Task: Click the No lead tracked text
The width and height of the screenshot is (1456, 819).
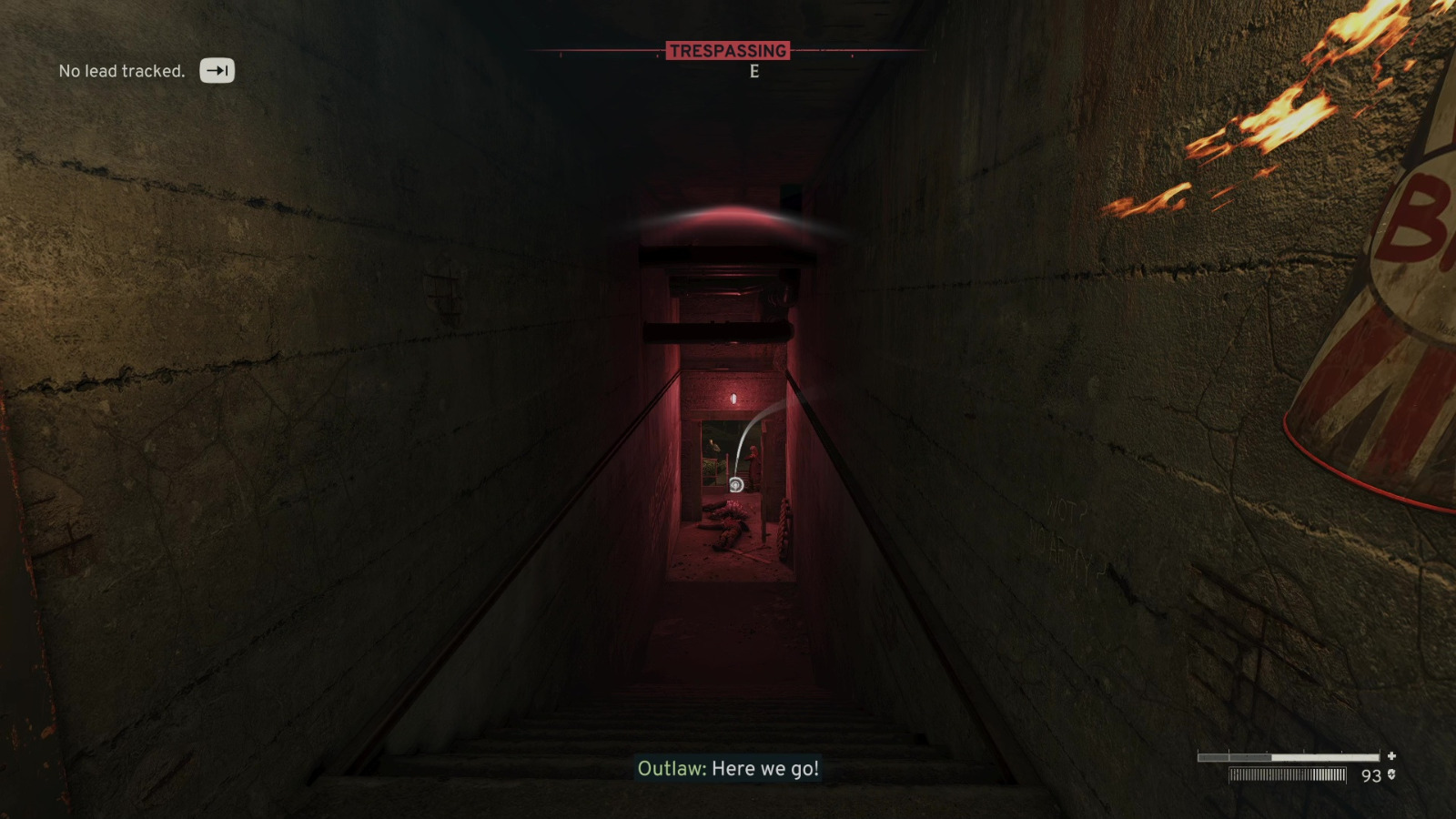Action: click(120, 70)
